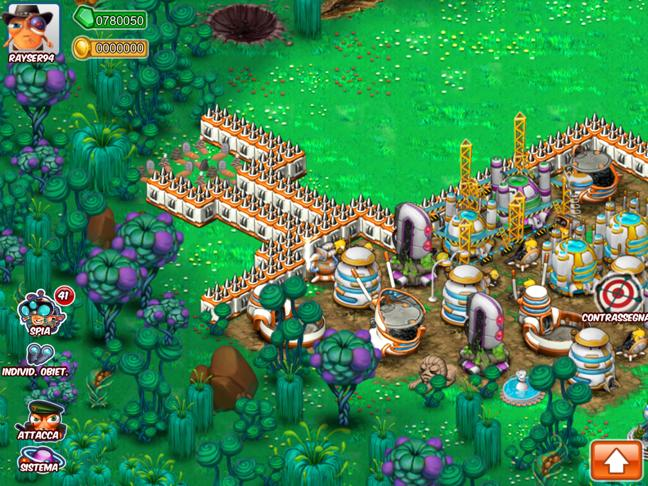The image size is (648, 486).
Task: Tap the Spia spy button
Action: (39, 310)
